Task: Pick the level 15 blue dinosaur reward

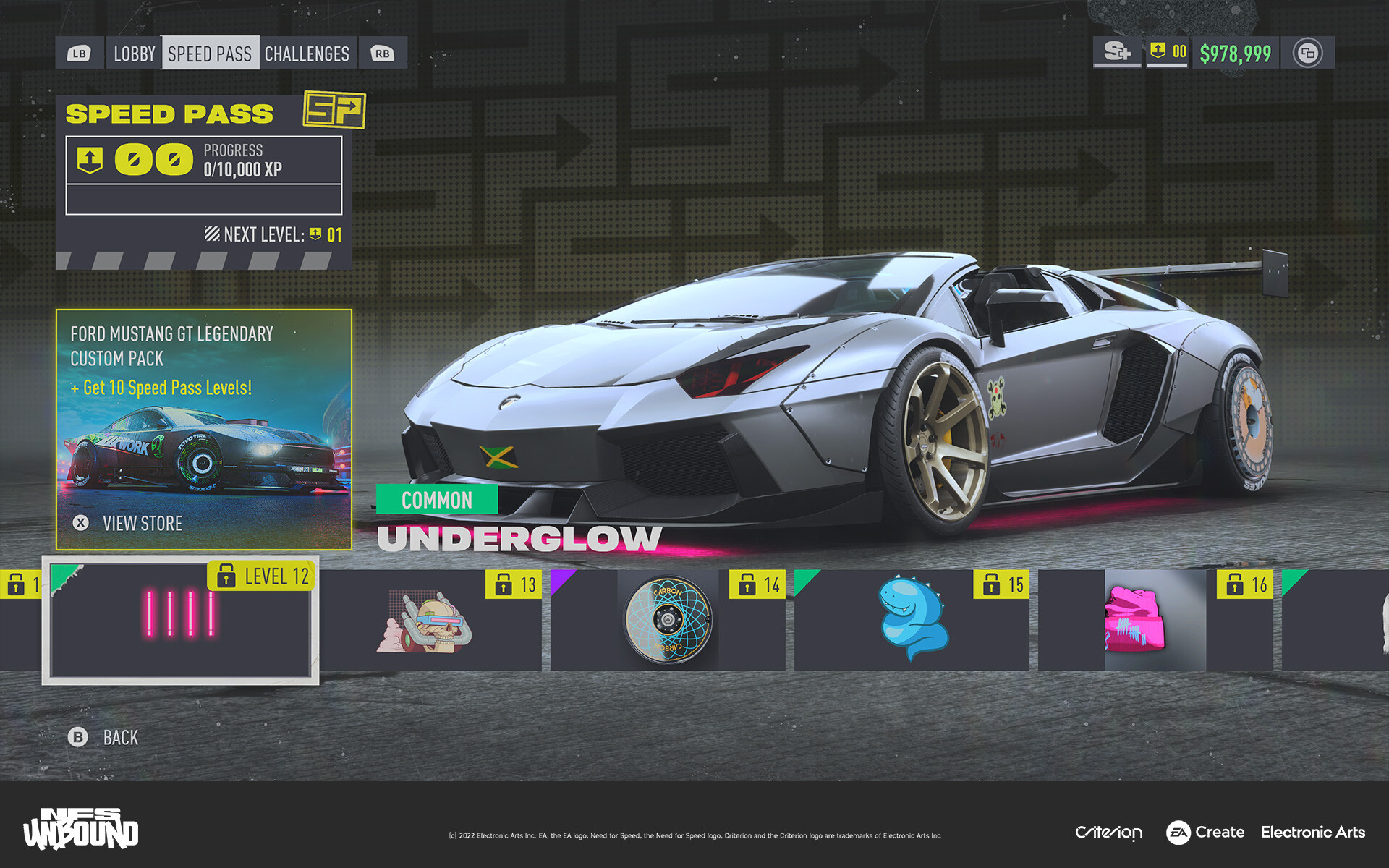Action: 912,620
